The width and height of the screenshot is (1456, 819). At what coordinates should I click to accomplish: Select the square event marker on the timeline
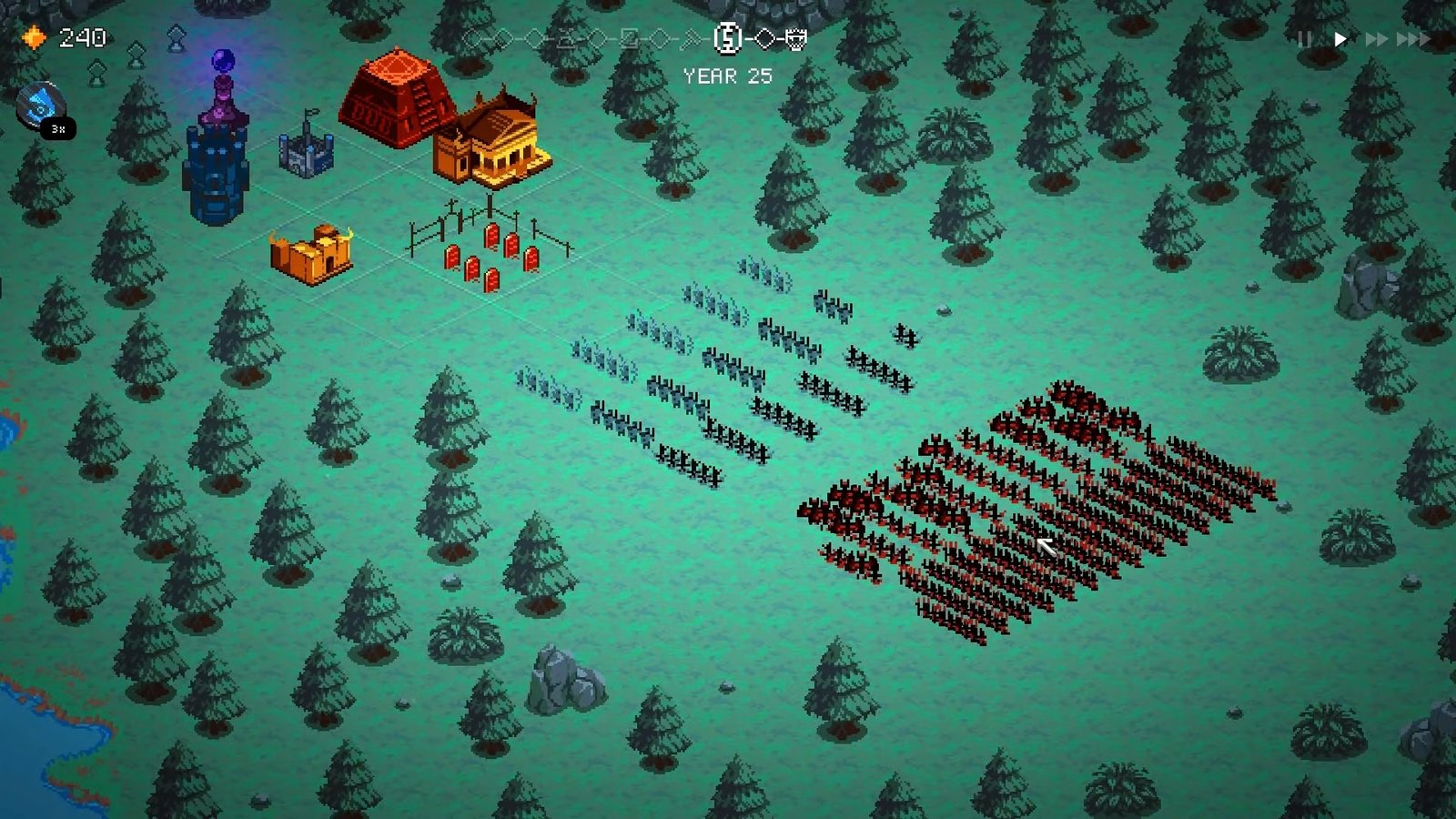[629, 38]
